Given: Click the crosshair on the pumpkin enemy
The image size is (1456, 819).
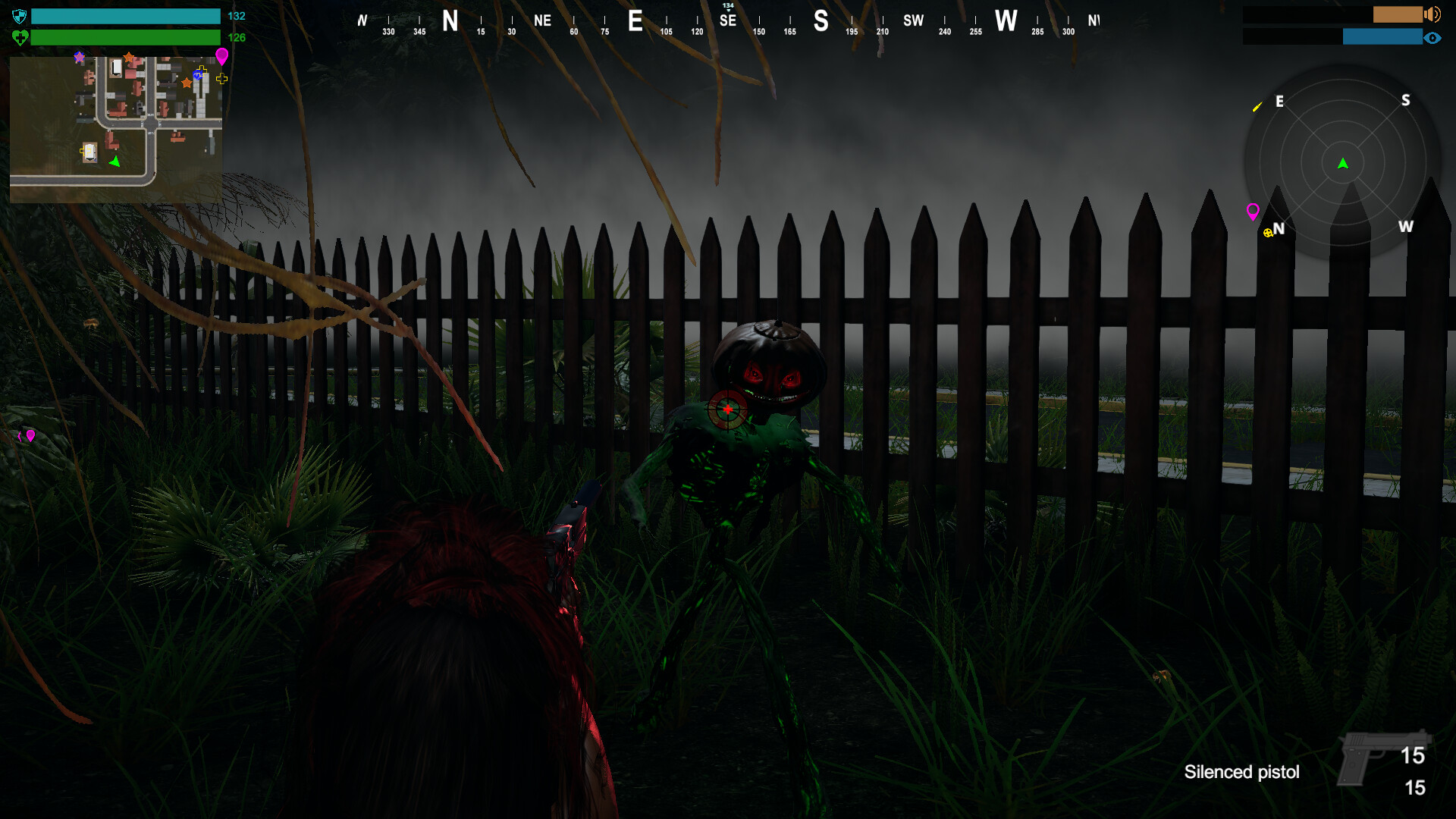Looking at the screenshot, I should click(727, 409).
